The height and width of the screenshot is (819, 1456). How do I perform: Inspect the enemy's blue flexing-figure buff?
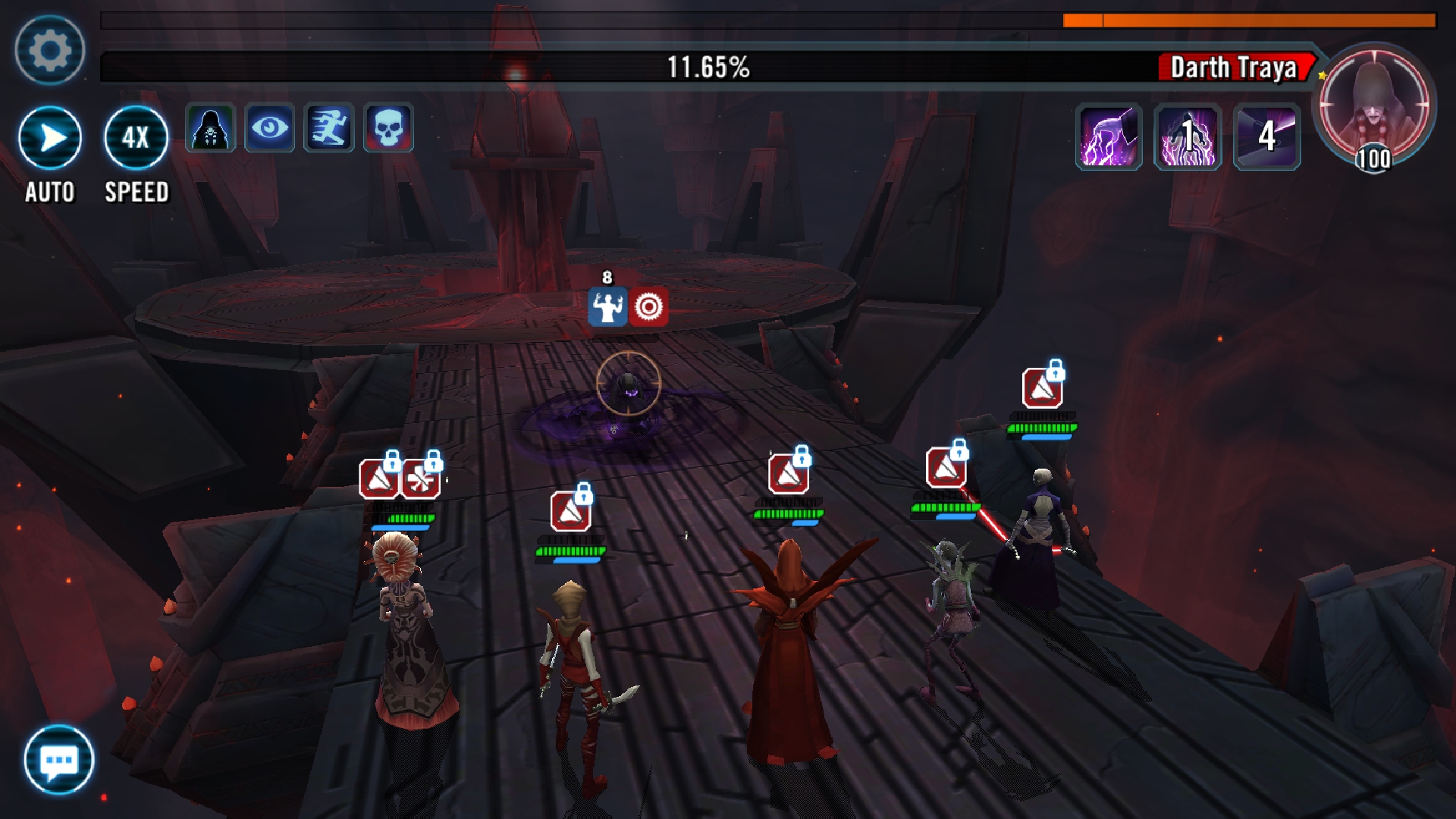click(x=607, y=306)
